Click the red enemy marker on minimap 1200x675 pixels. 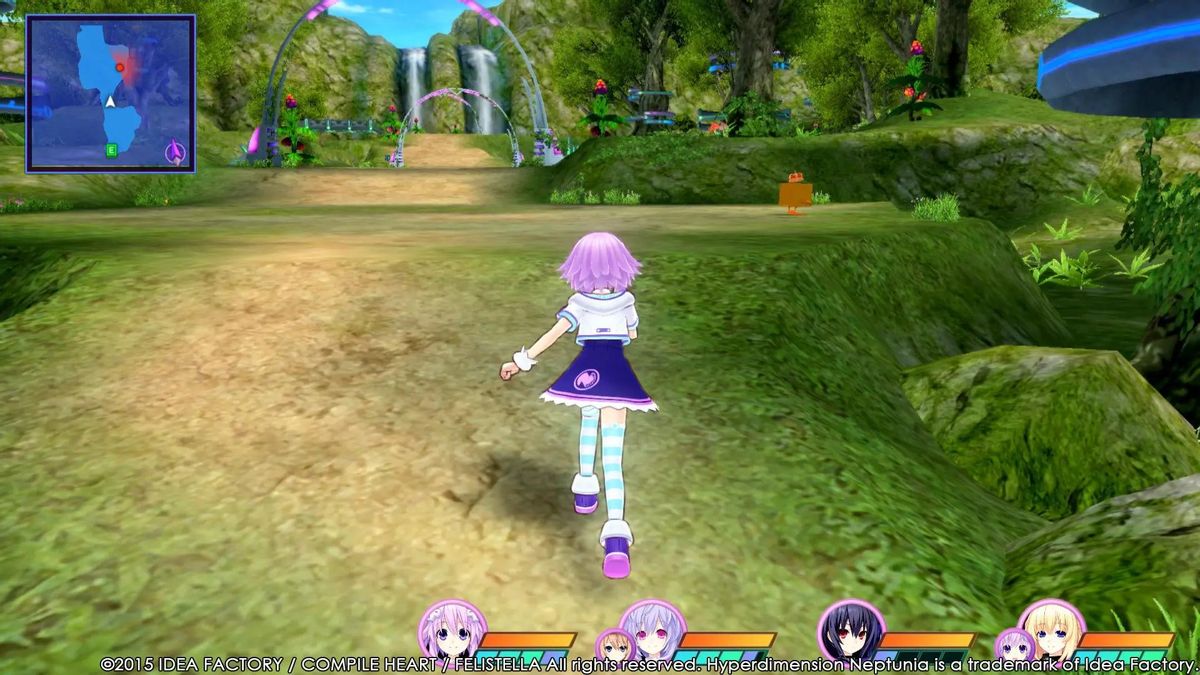[x=120, y=67]
